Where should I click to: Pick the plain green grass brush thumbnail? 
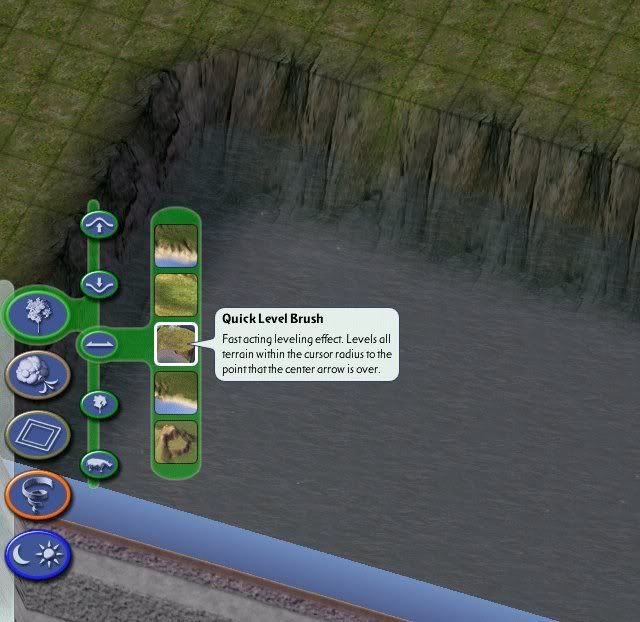[176, 295]
